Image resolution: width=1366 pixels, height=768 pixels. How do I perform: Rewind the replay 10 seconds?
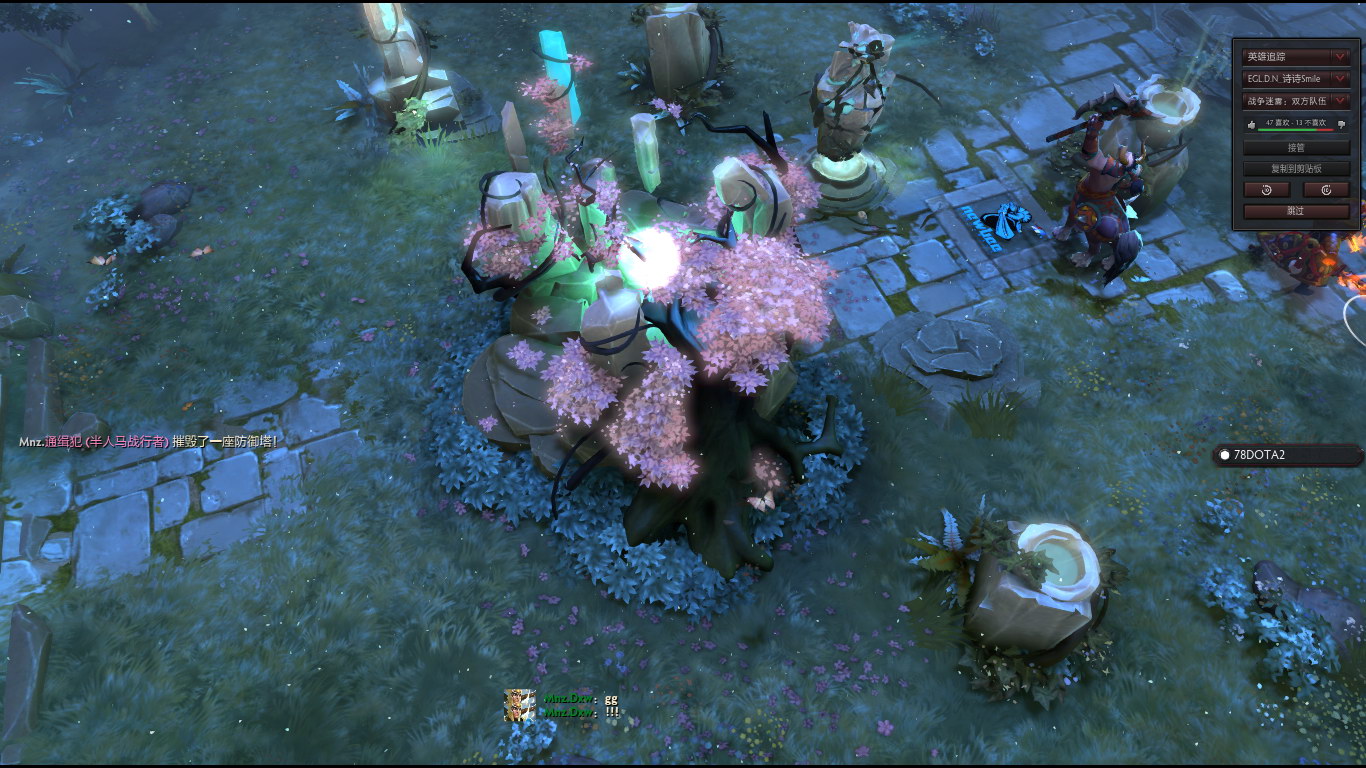(x=1267, y=190)
